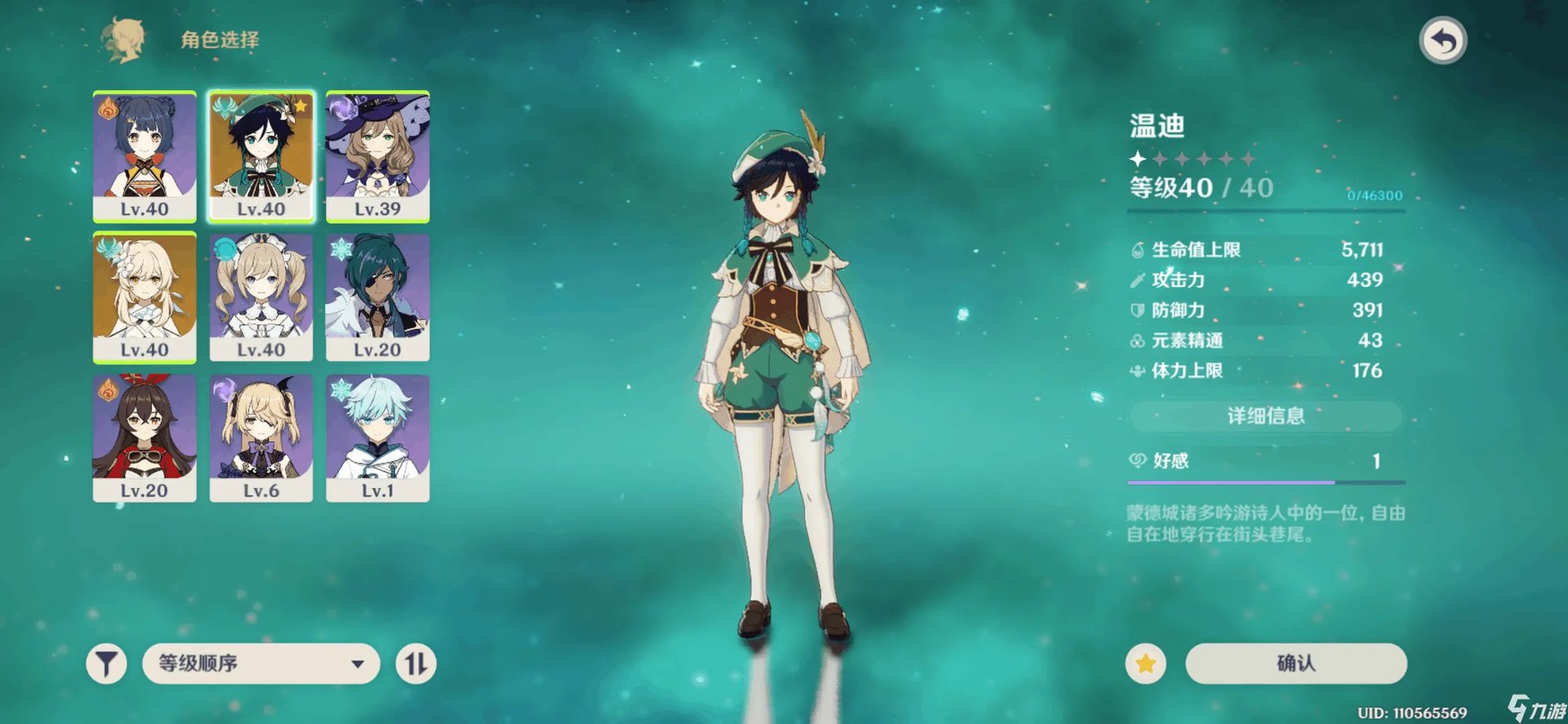Select Fischl's Lv.6 portrait
This screenshot has height=724, width=1568.
(x=261, y=437)
